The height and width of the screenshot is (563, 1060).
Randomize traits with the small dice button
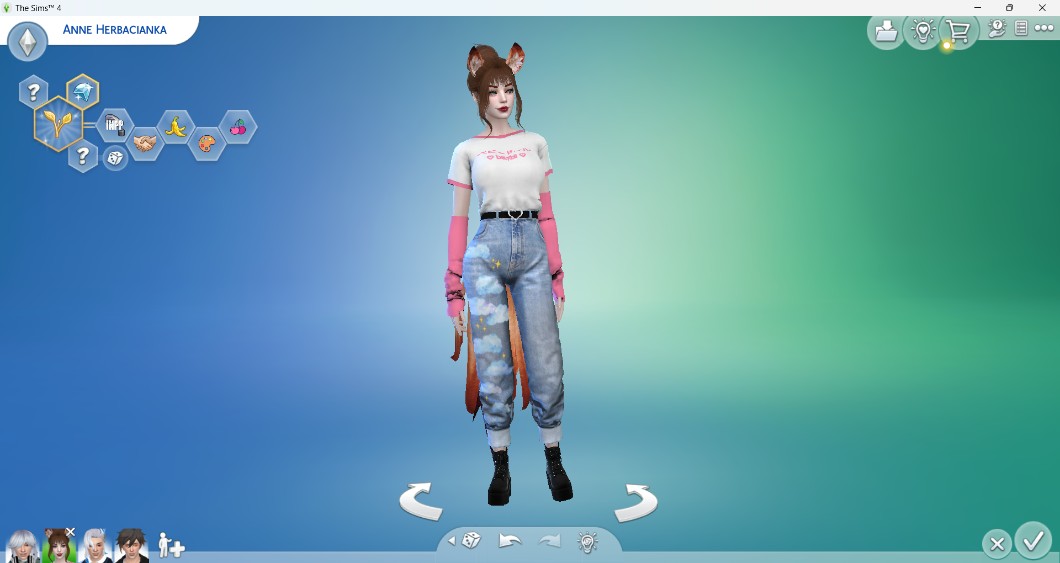[116, 158]
